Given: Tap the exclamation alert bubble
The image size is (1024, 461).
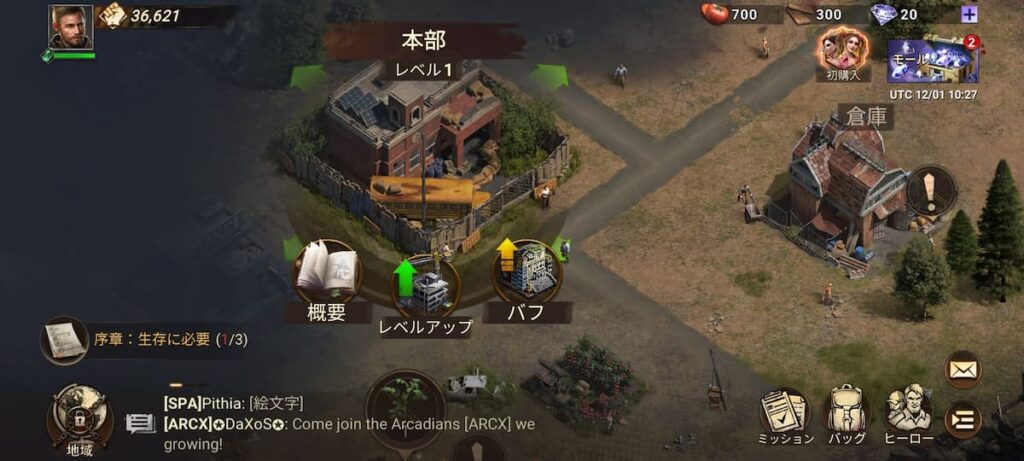Looking at the screenshot, I should [x=930, y=189].
